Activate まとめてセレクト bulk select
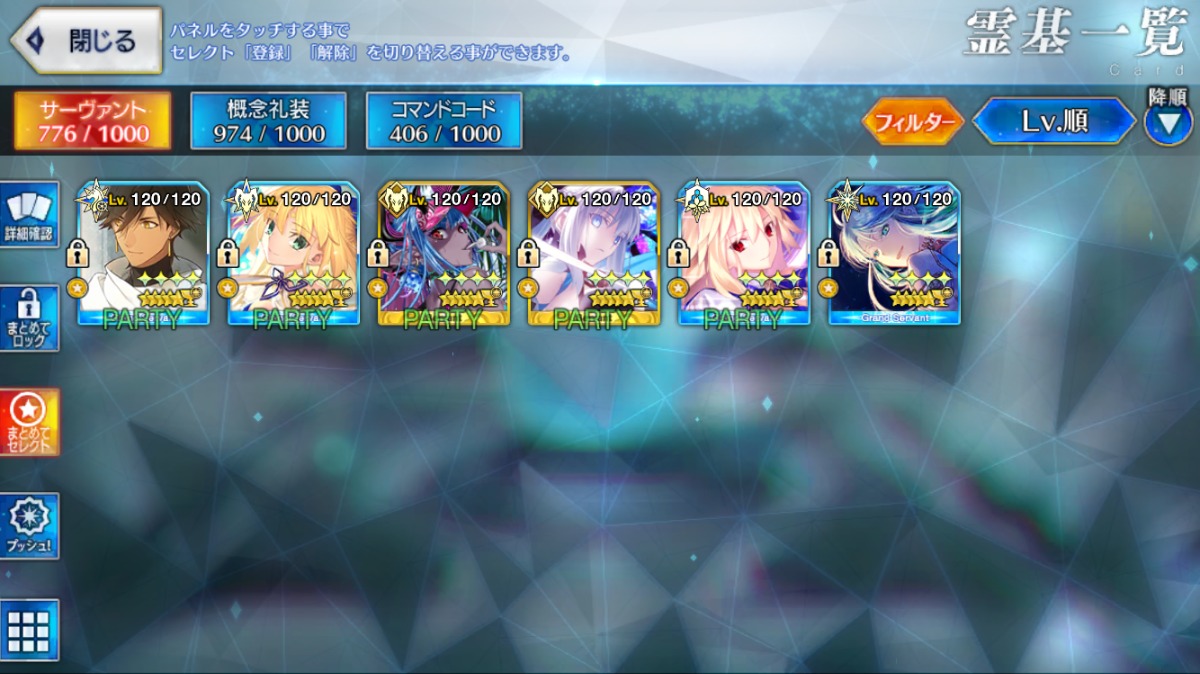The image size is (1200, 674). pyautogui.click(x=30, y=421)
